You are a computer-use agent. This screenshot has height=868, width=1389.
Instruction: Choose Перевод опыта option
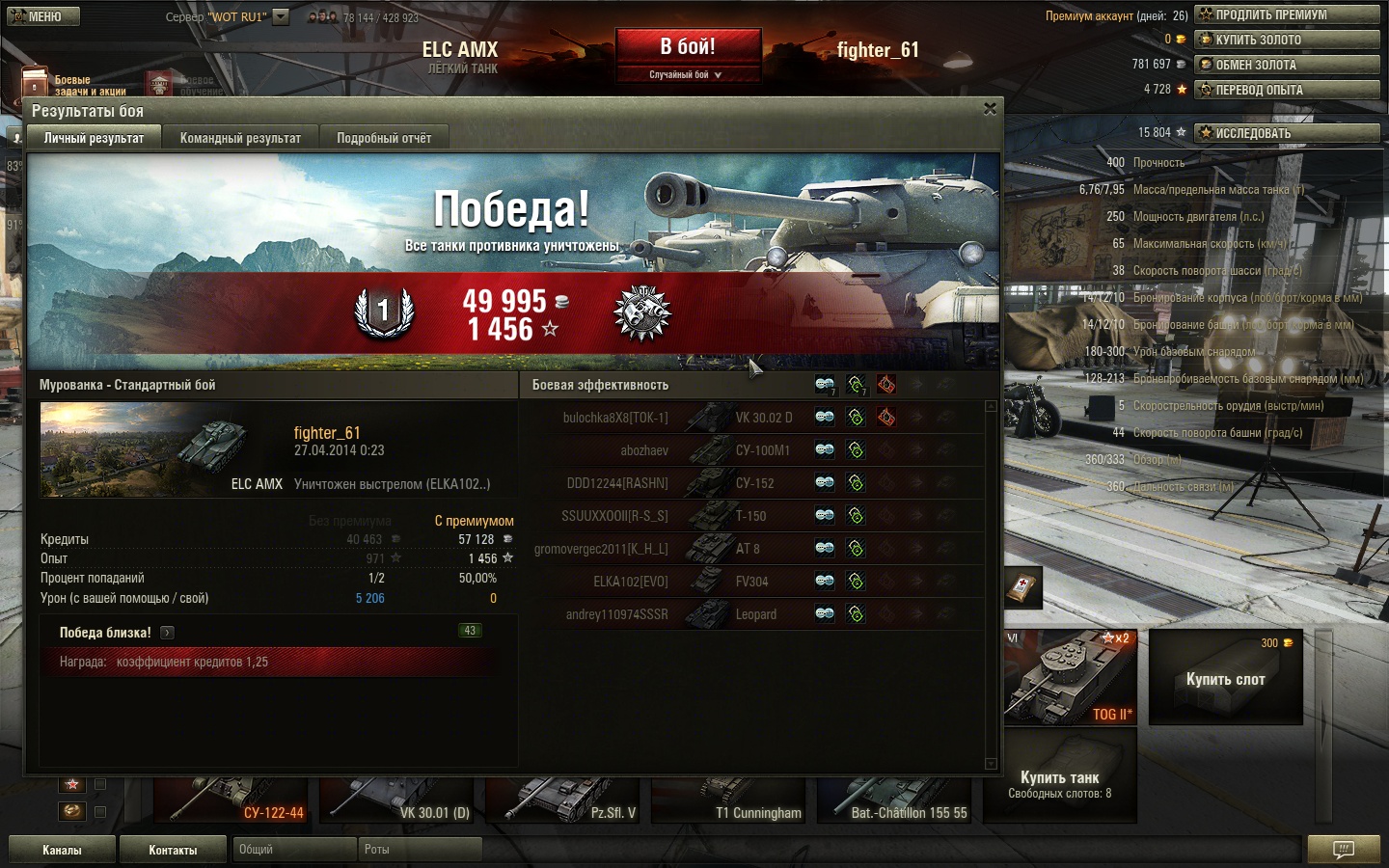1287,90
